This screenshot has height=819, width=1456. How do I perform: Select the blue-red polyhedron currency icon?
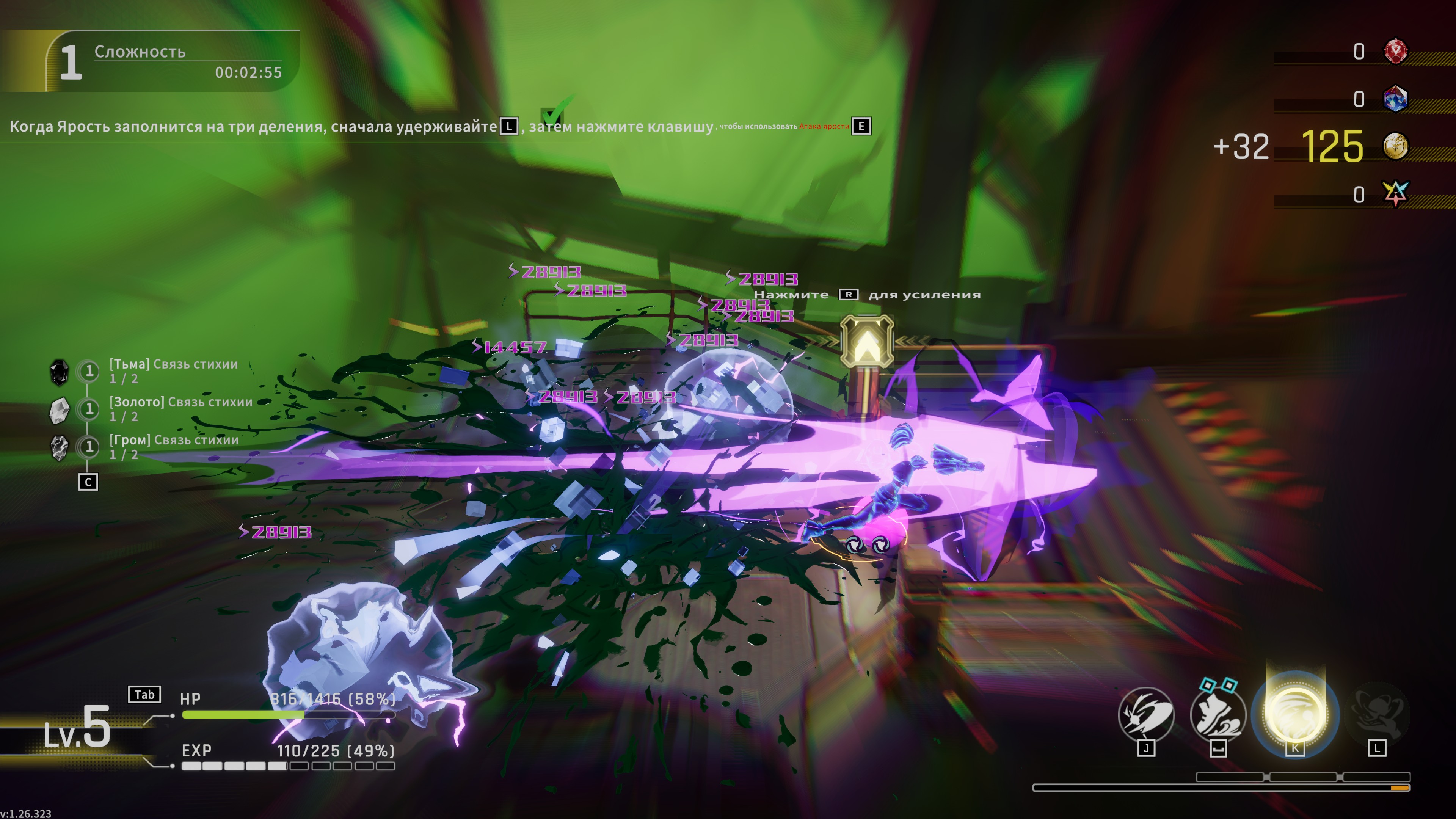[x=1395, y=99]
